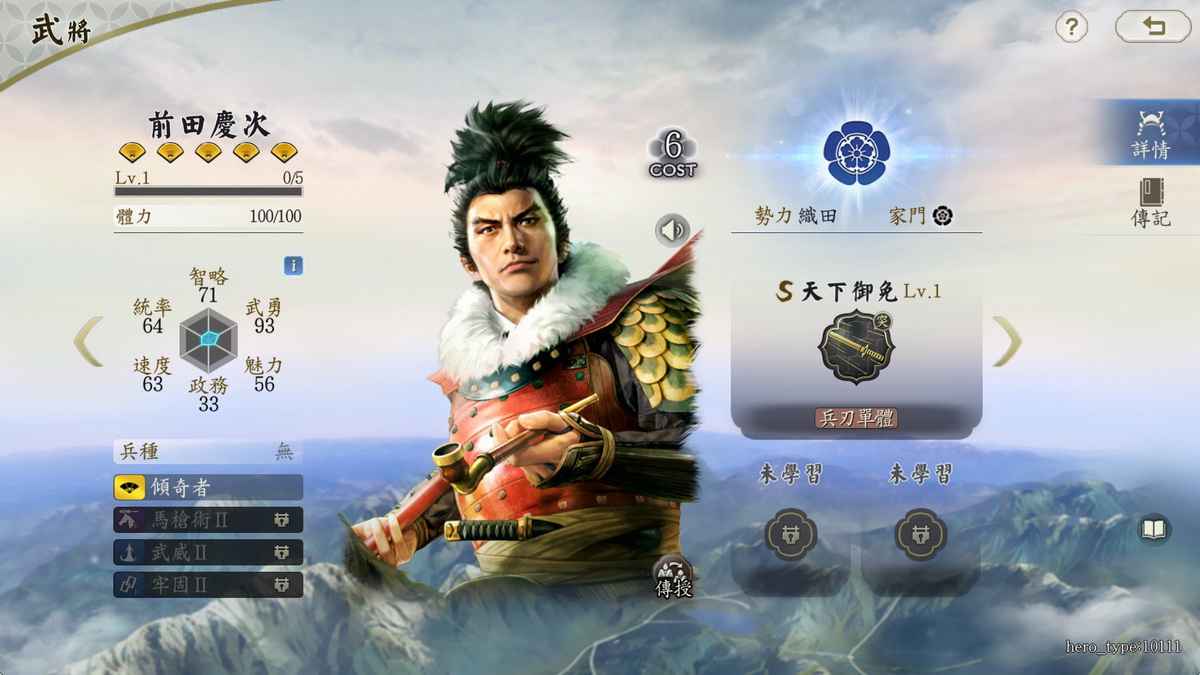
Task: Select the 傾奇者 trait row
Action: pyautogui.click(x=208, y=487)
